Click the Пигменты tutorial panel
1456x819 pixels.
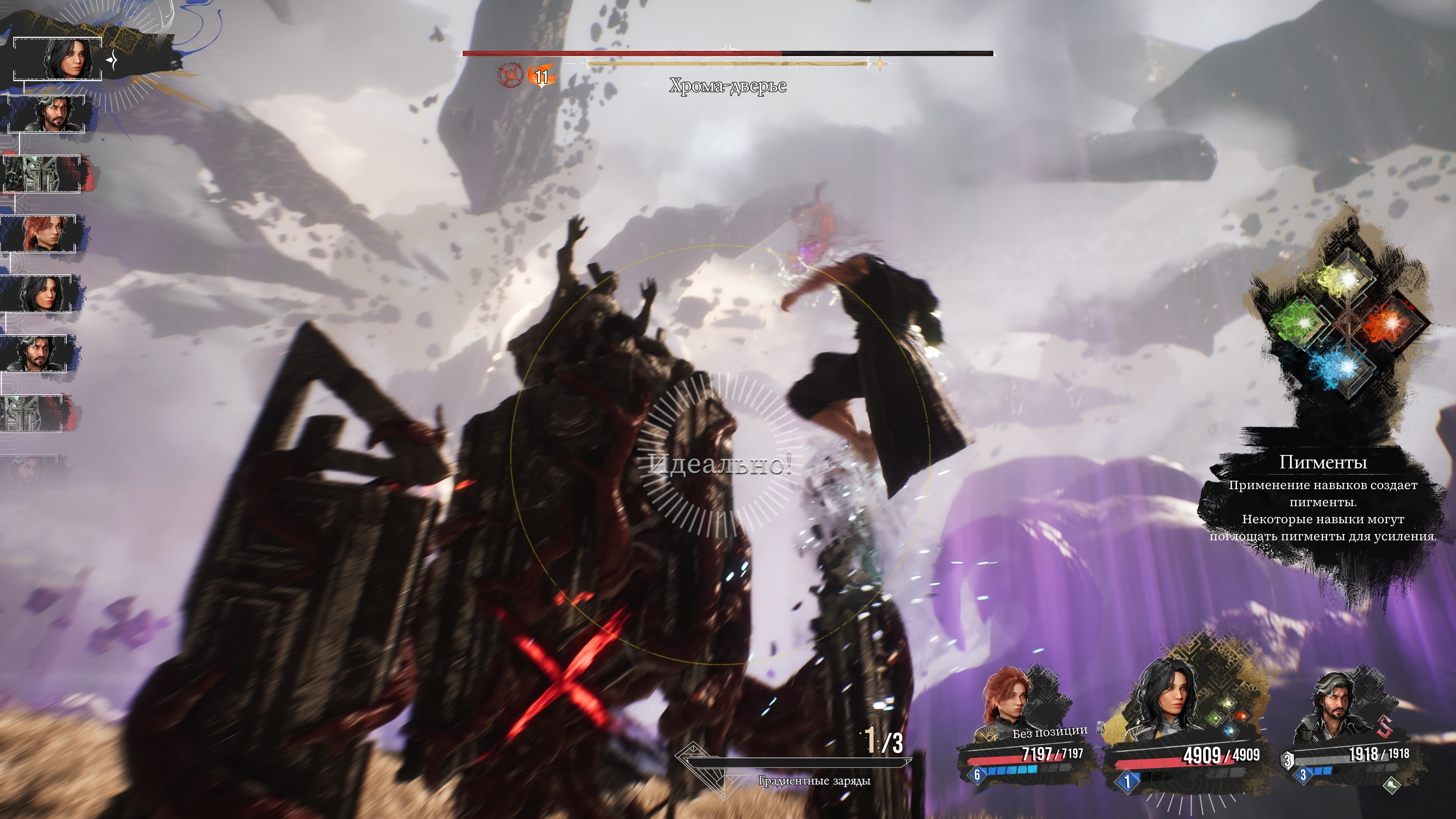coord(1323,500)
